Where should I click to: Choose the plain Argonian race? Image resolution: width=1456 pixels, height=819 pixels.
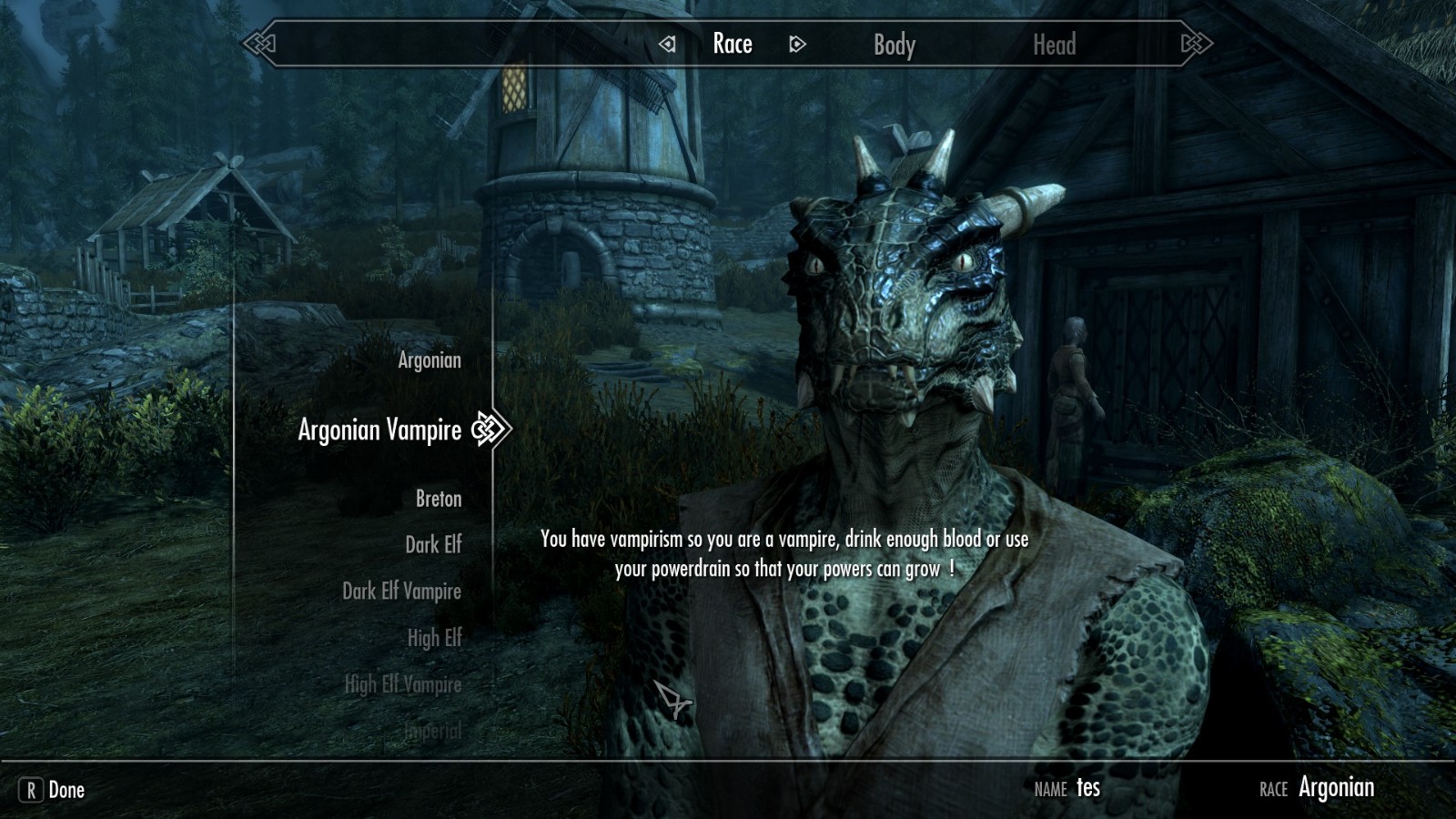click(429, 360)
